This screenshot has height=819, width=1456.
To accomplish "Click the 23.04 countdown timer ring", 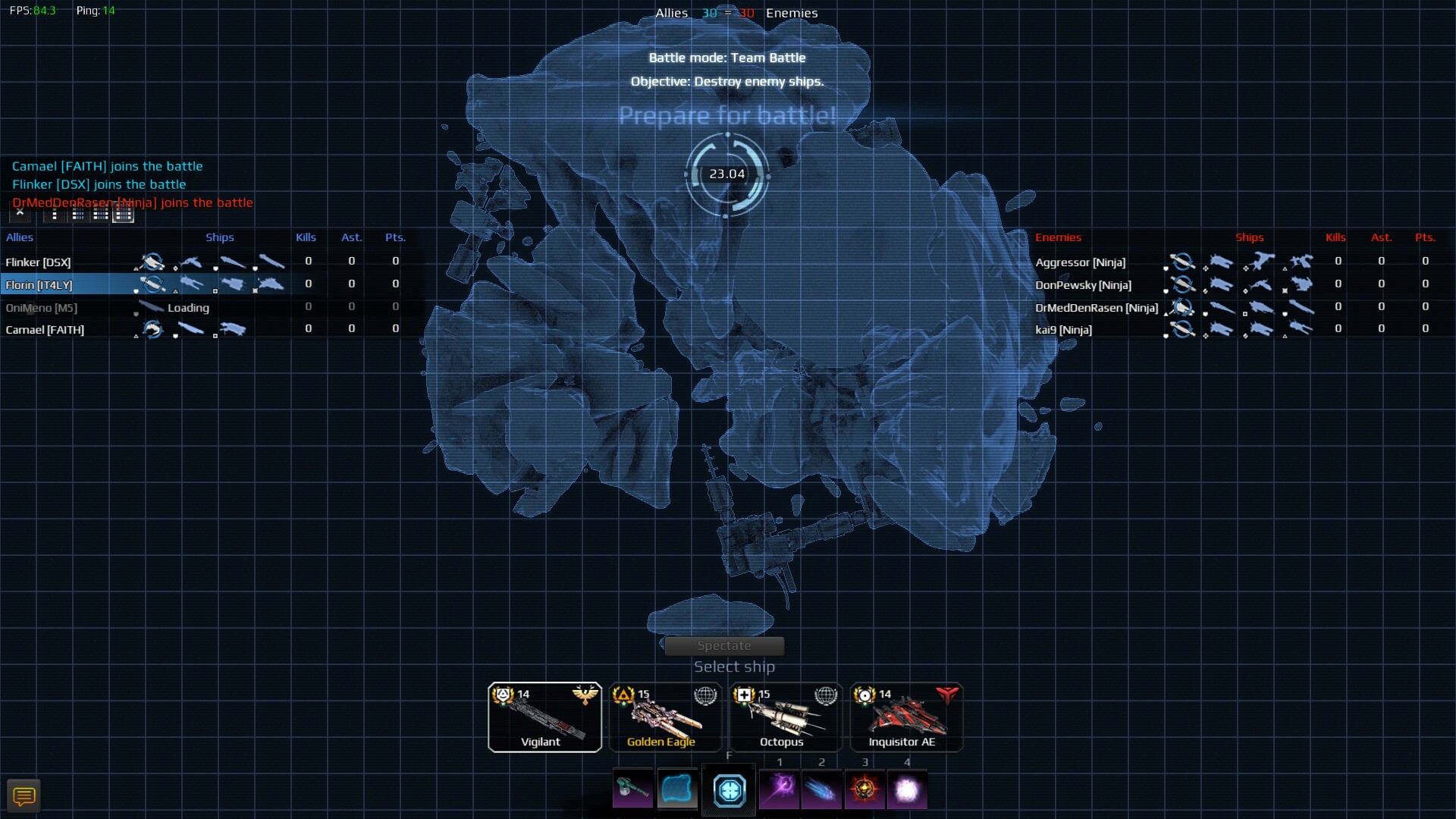I will (727, 174).
